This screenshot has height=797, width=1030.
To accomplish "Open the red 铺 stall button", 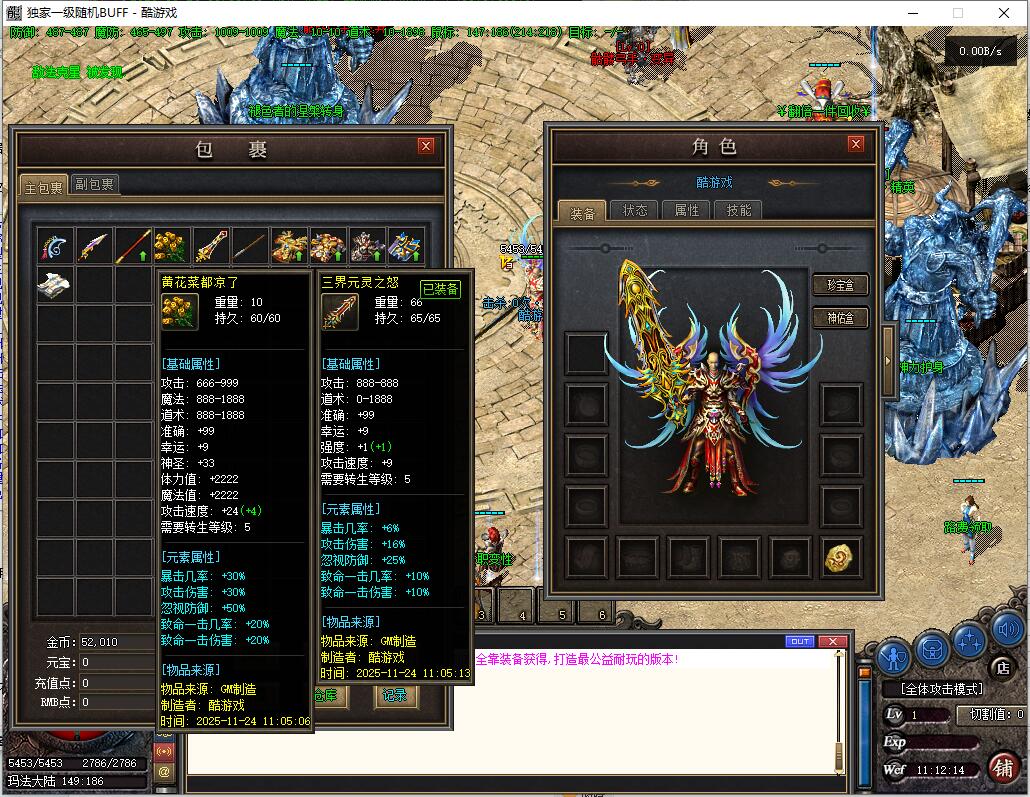I will [1003, 766].
